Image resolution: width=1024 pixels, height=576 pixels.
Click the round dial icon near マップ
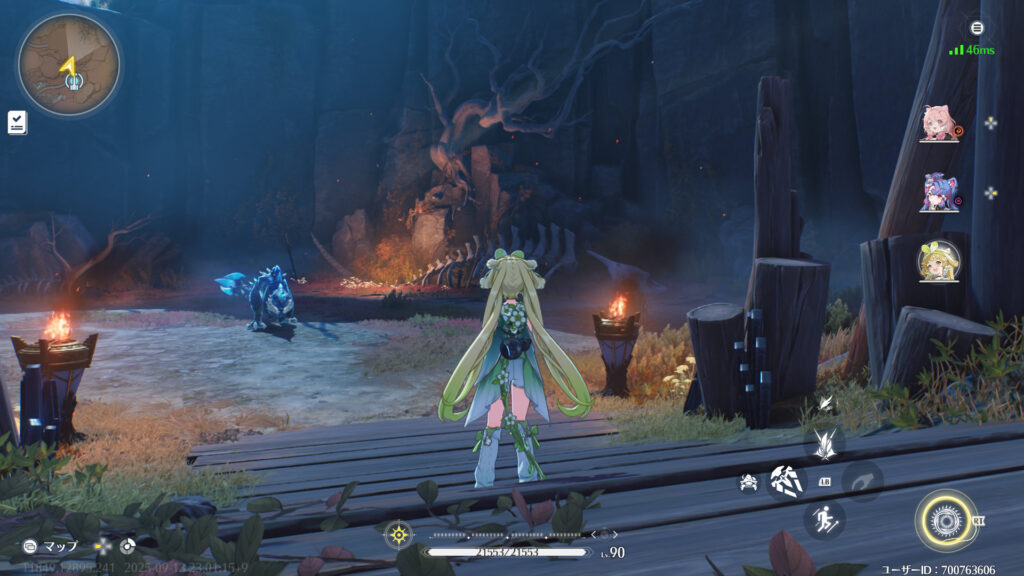(x=127, y=546)
